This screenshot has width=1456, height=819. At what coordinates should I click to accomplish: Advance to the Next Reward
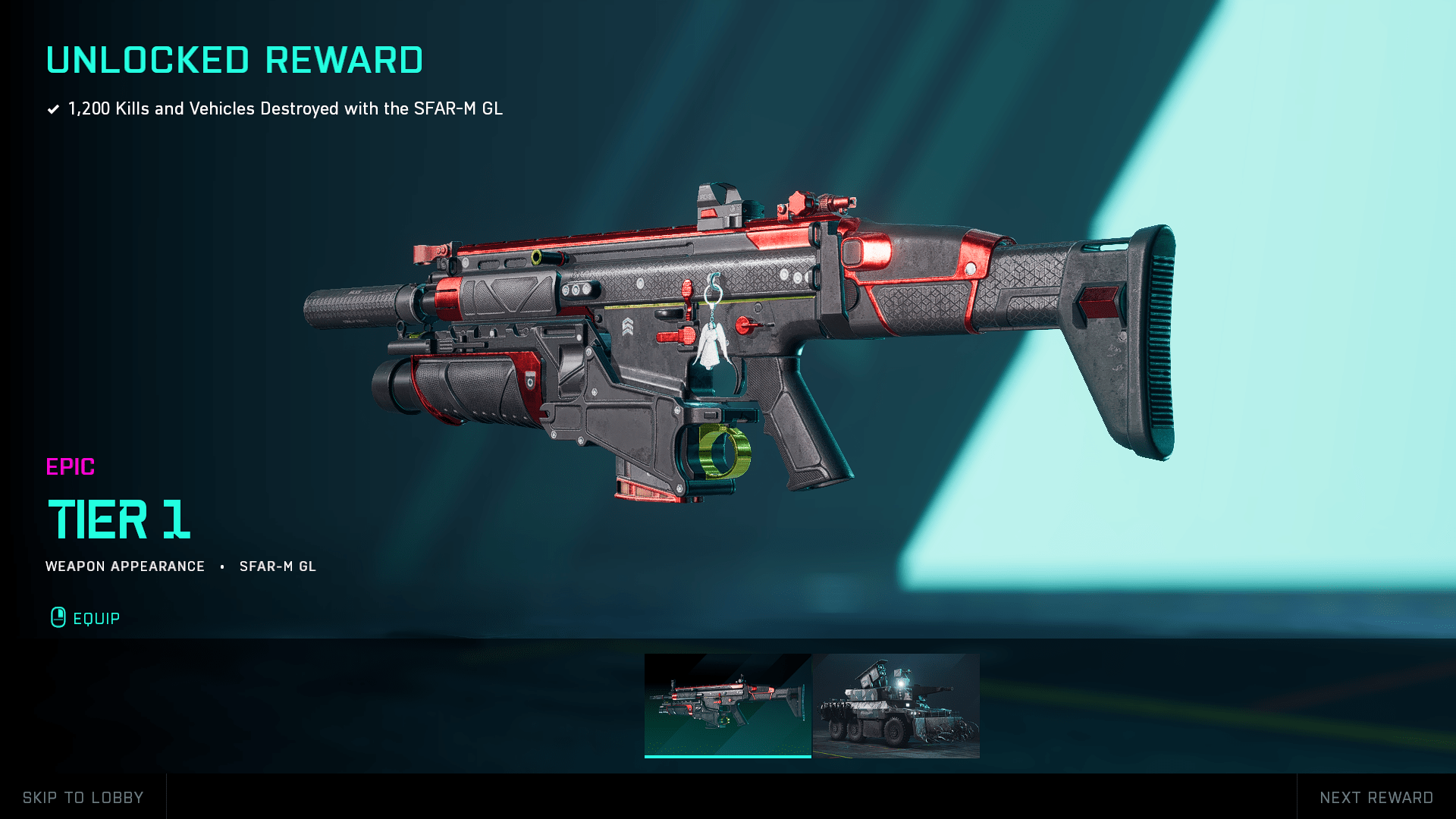point(1376,797)
